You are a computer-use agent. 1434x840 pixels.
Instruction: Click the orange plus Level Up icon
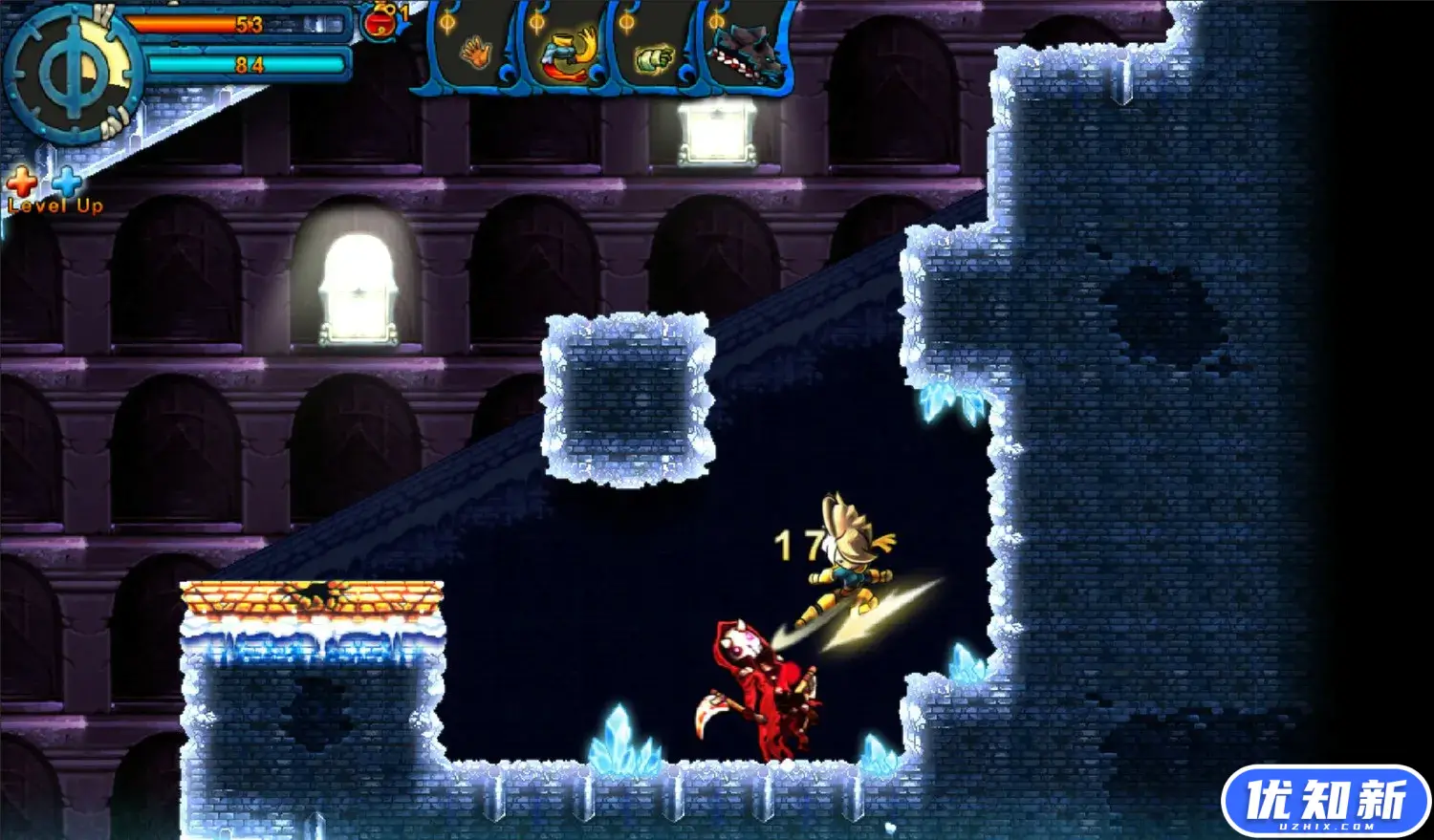(x=22, y=181)
